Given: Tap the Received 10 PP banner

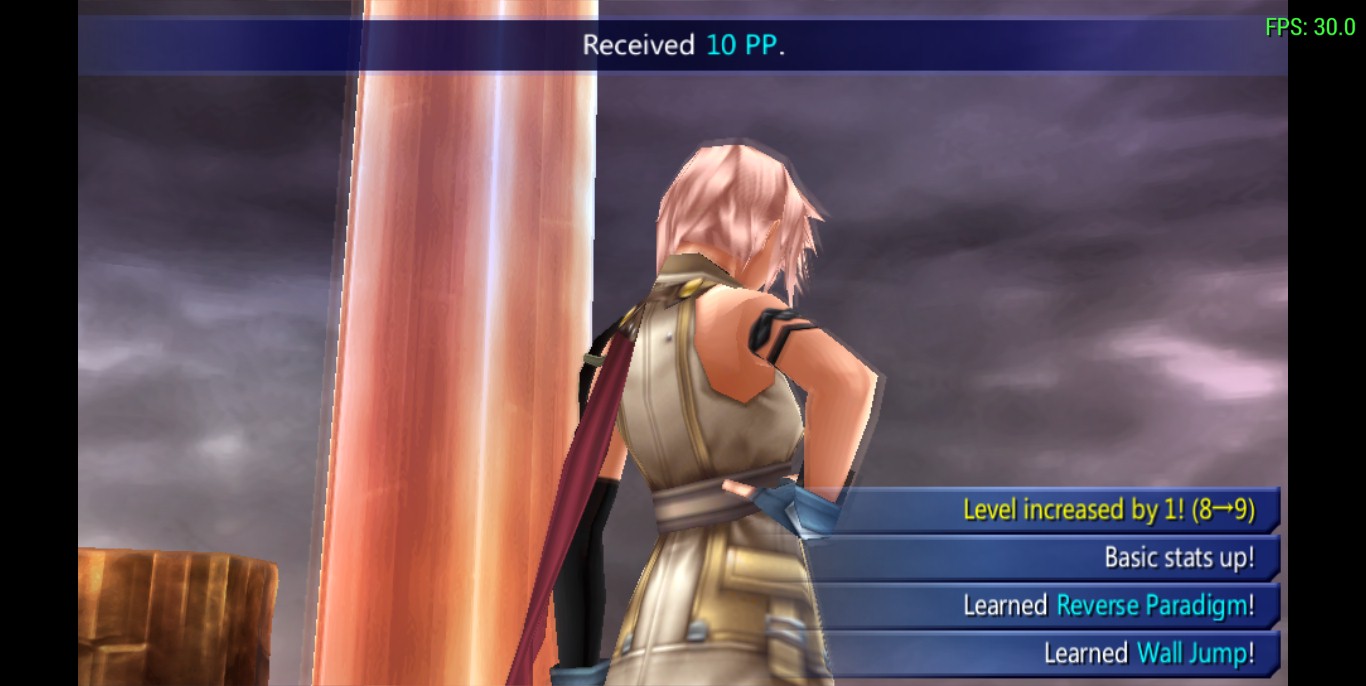Looking at the screenshot, I should [x=683, y=46].
